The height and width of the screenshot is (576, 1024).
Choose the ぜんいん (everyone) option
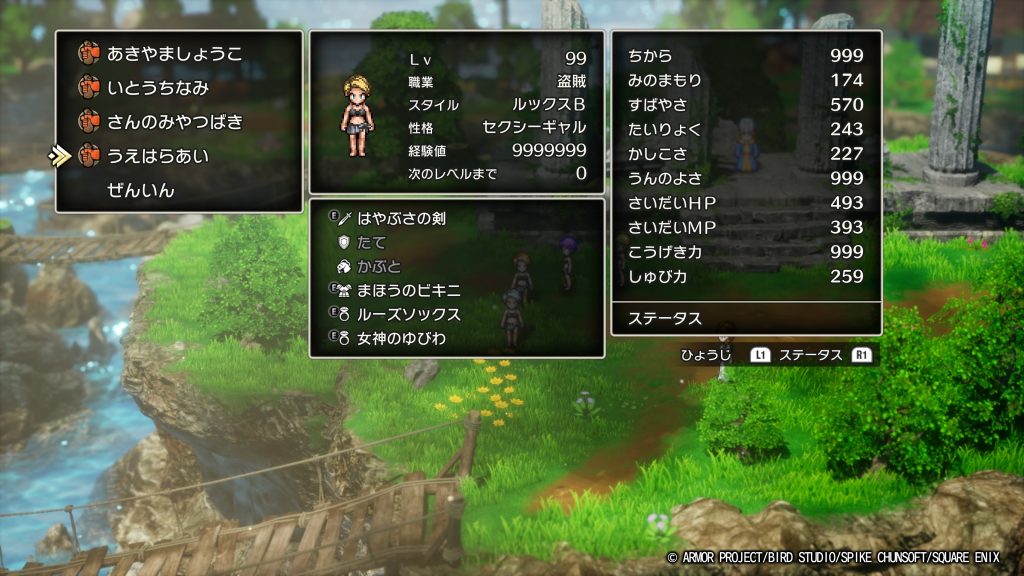(141, 190)
